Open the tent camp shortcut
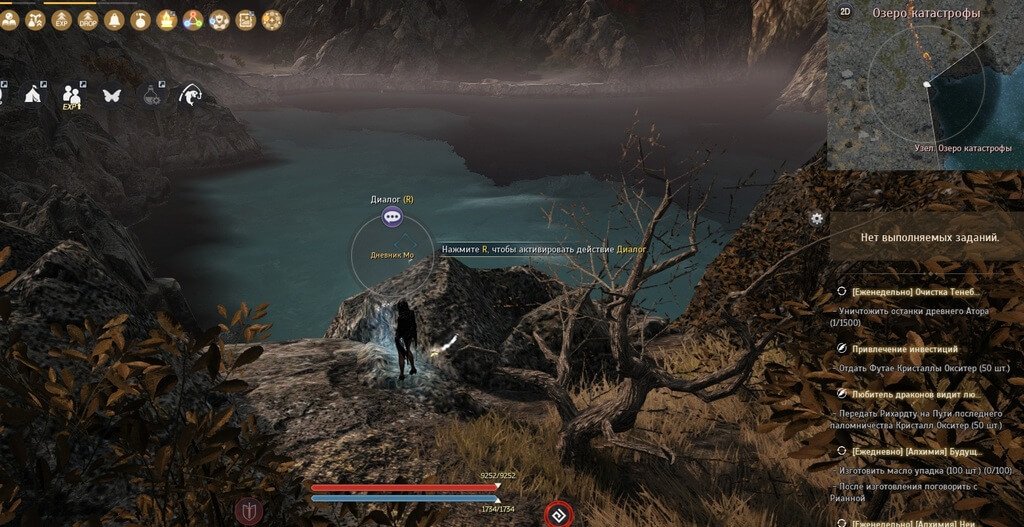 [30, 95]
